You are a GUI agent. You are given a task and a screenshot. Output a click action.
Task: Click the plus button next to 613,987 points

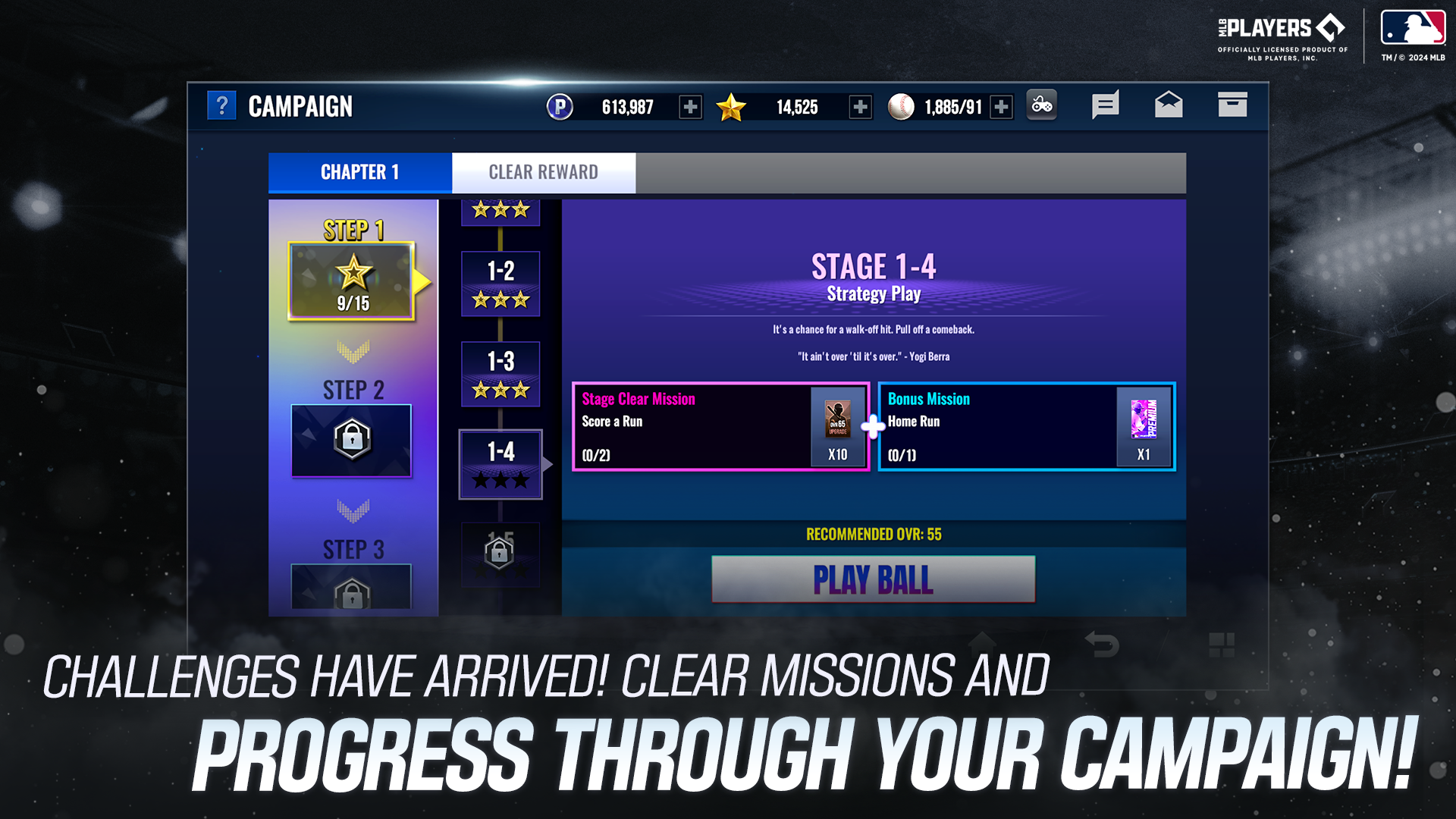(689, 107)
